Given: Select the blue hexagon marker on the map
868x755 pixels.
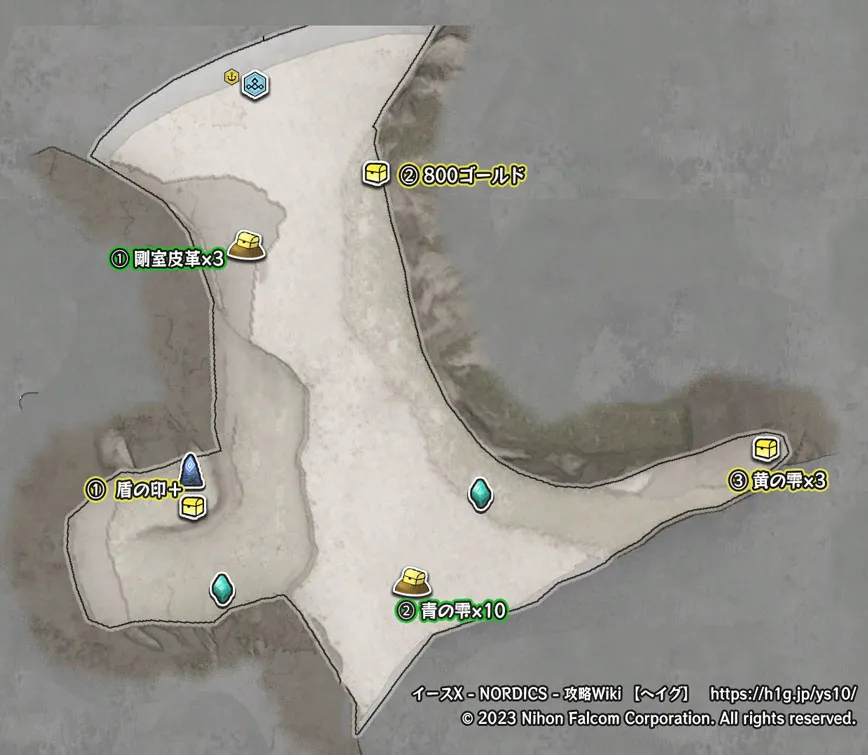Looking at the screenshot, I should [x=255, y=83].
